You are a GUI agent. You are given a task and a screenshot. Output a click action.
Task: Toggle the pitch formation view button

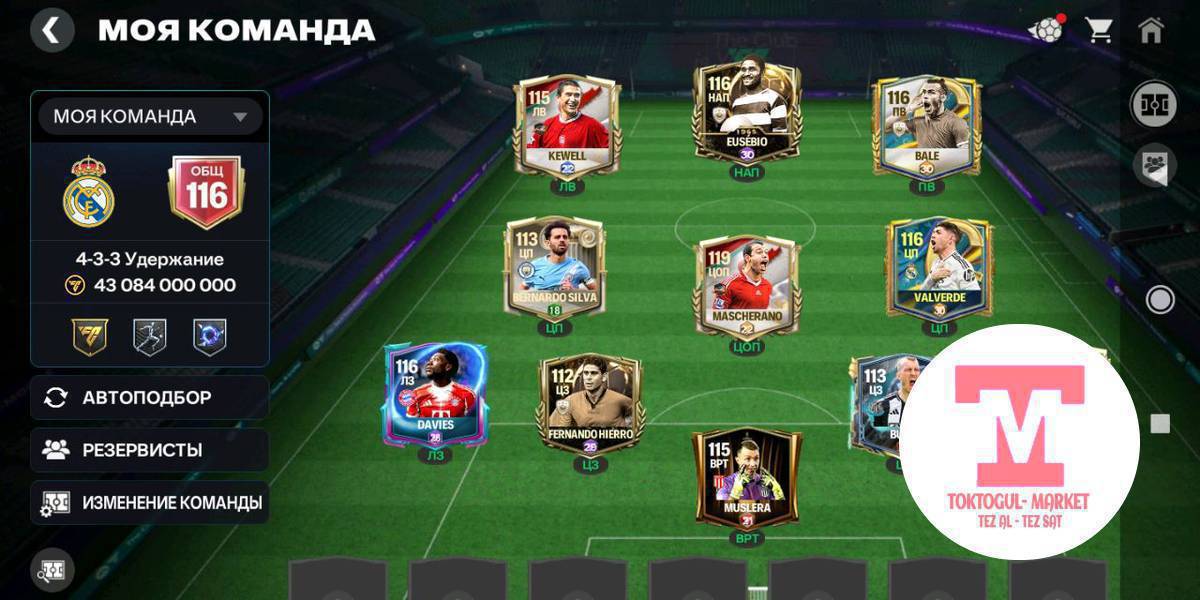click(x=1152, y=105)
